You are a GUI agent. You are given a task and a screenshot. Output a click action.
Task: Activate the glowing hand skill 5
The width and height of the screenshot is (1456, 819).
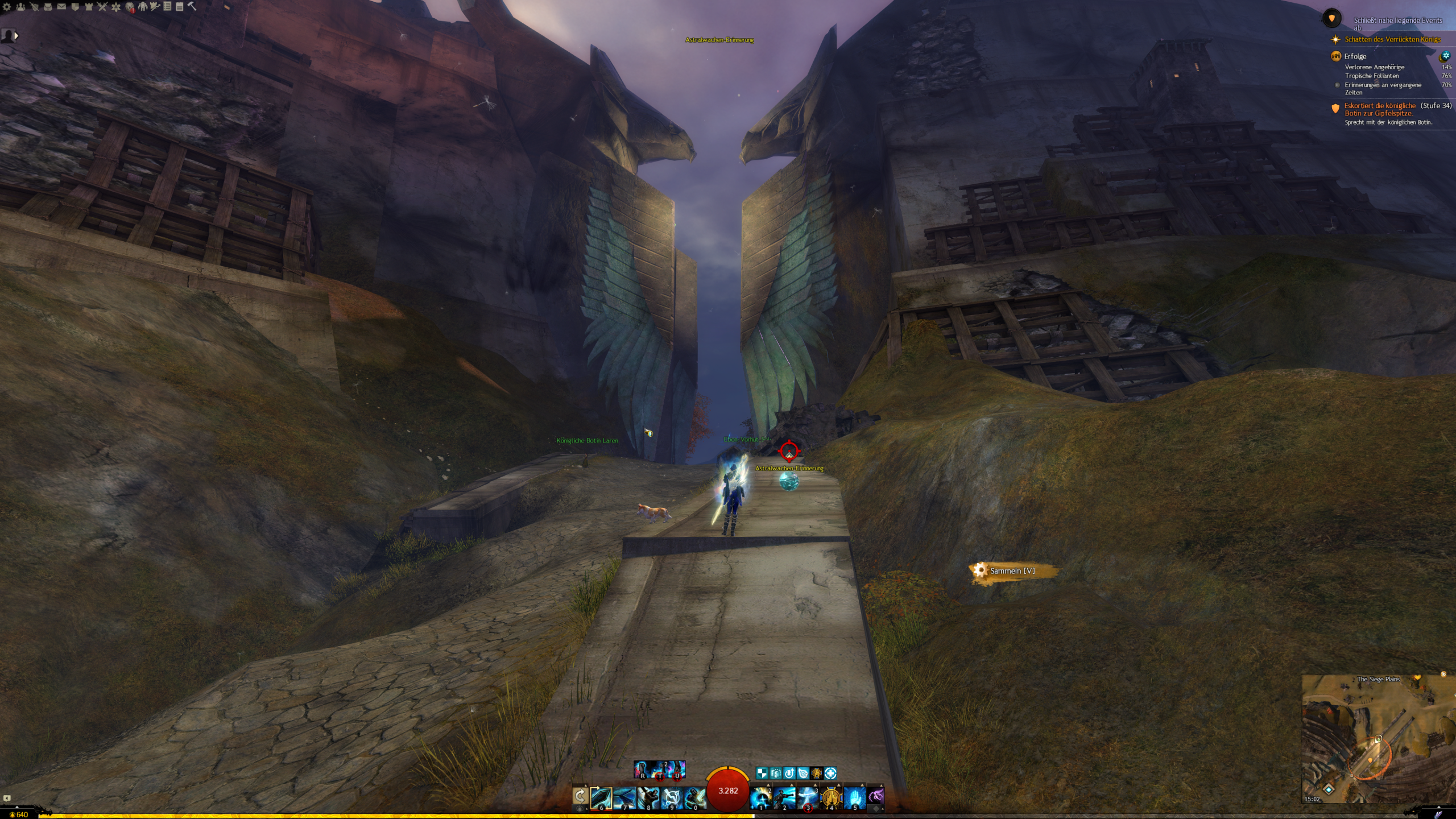coord(854,798)
